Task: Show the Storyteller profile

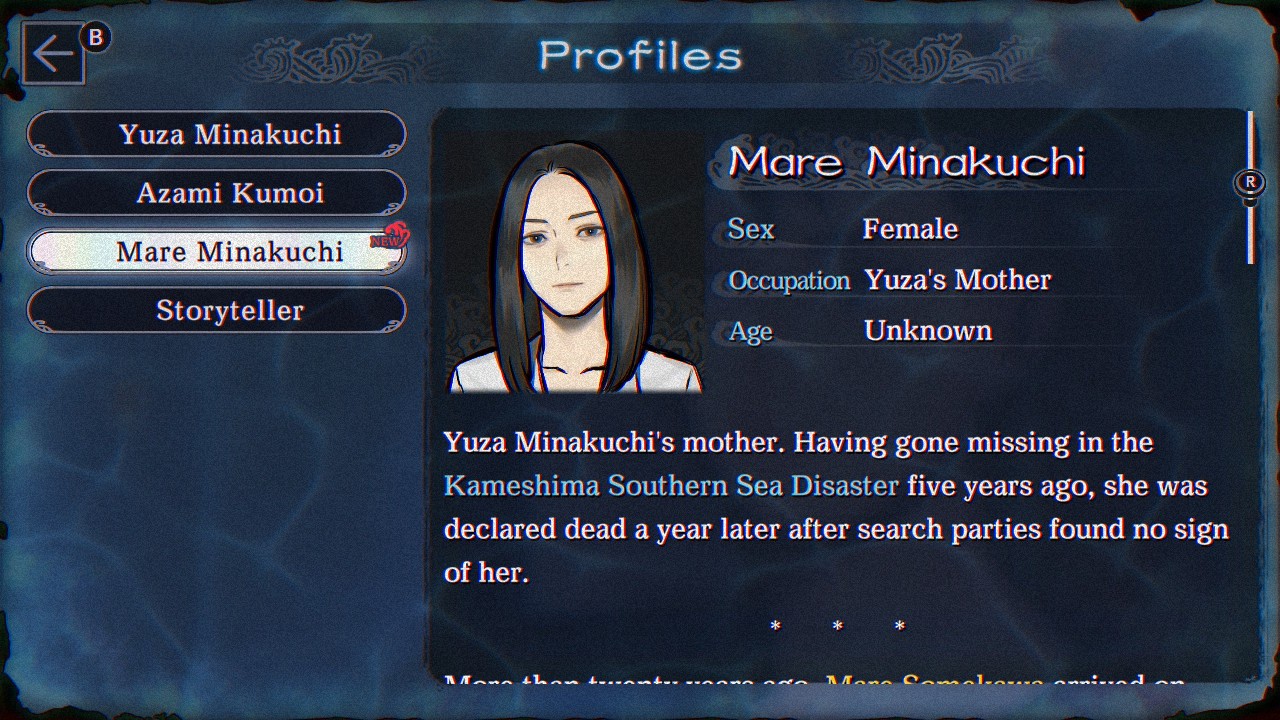Action: tap(216, 311)
